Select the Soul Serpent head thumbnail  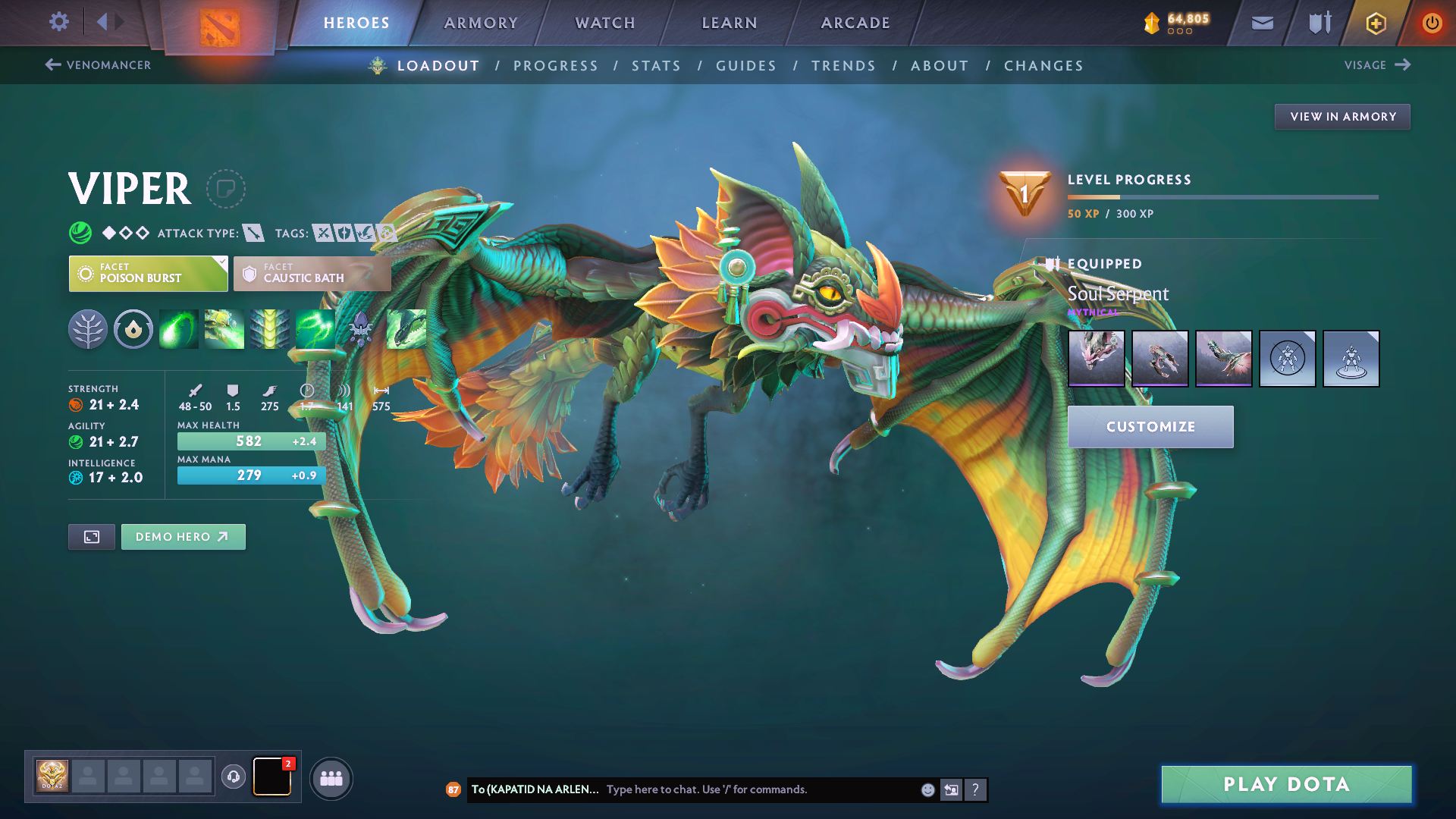pos(1097,358)
